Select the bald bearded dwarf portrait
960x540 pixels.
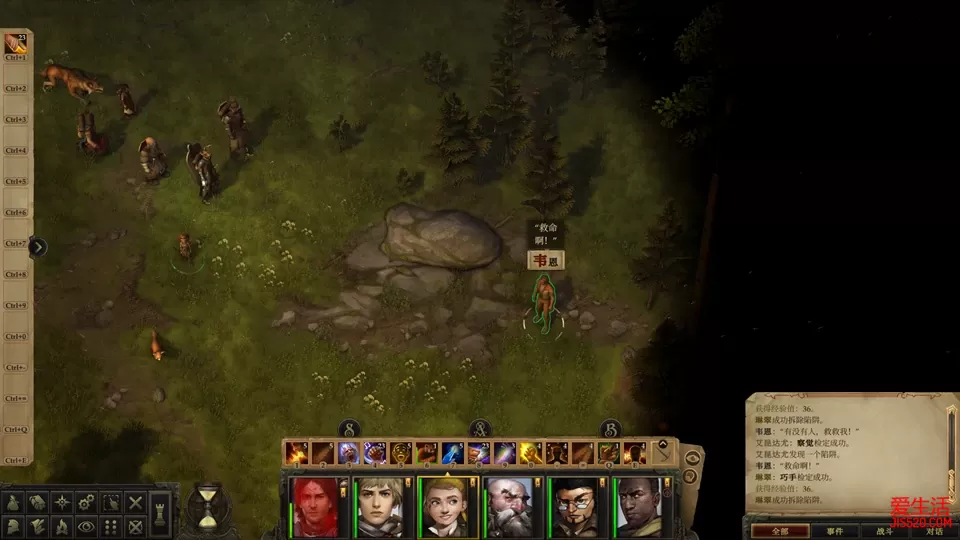pyautogui.click(x=511, y=506)
